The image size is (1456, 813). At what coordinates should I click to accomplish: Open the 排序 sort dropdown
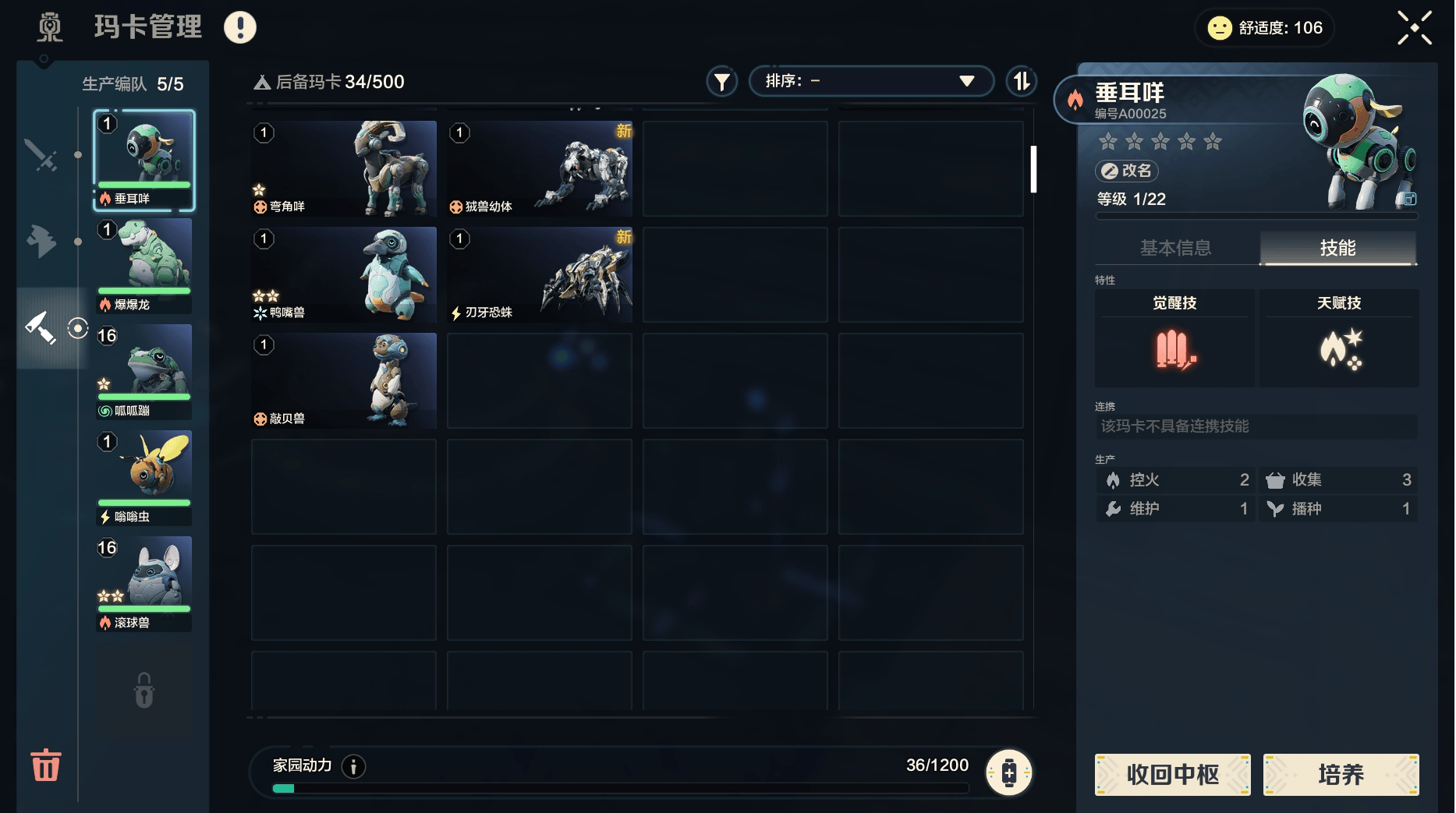coord(870,81)
